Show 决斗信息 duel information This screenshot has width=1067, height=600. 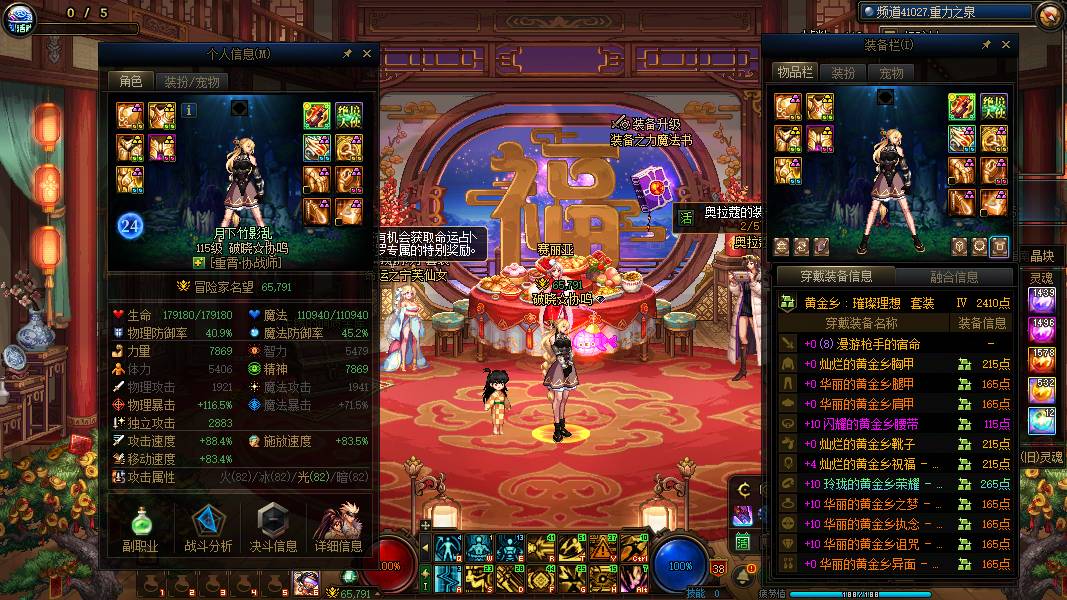(273, 529)
